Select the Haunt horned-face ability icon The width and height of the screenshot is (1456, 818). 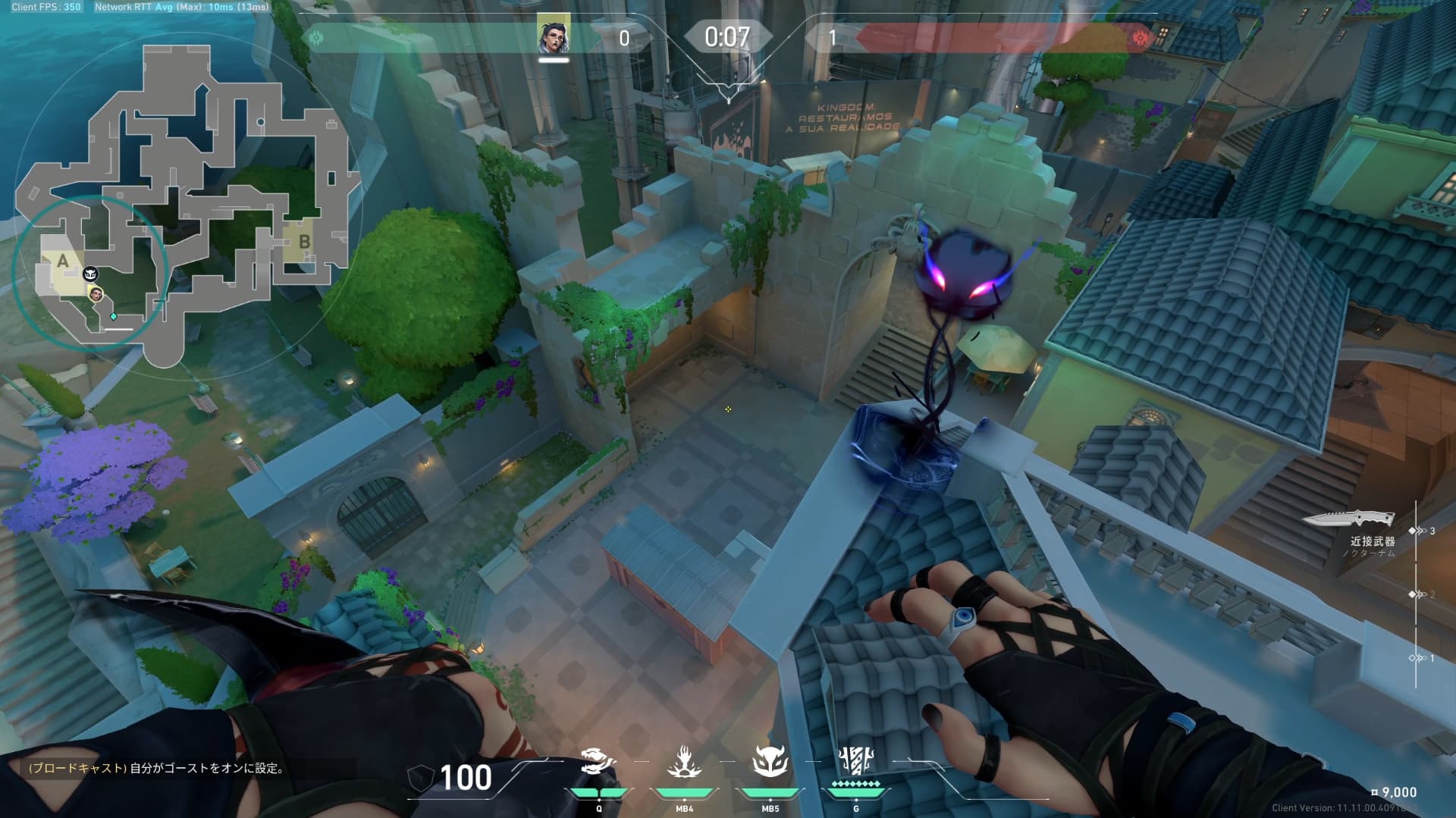(770, 762)
